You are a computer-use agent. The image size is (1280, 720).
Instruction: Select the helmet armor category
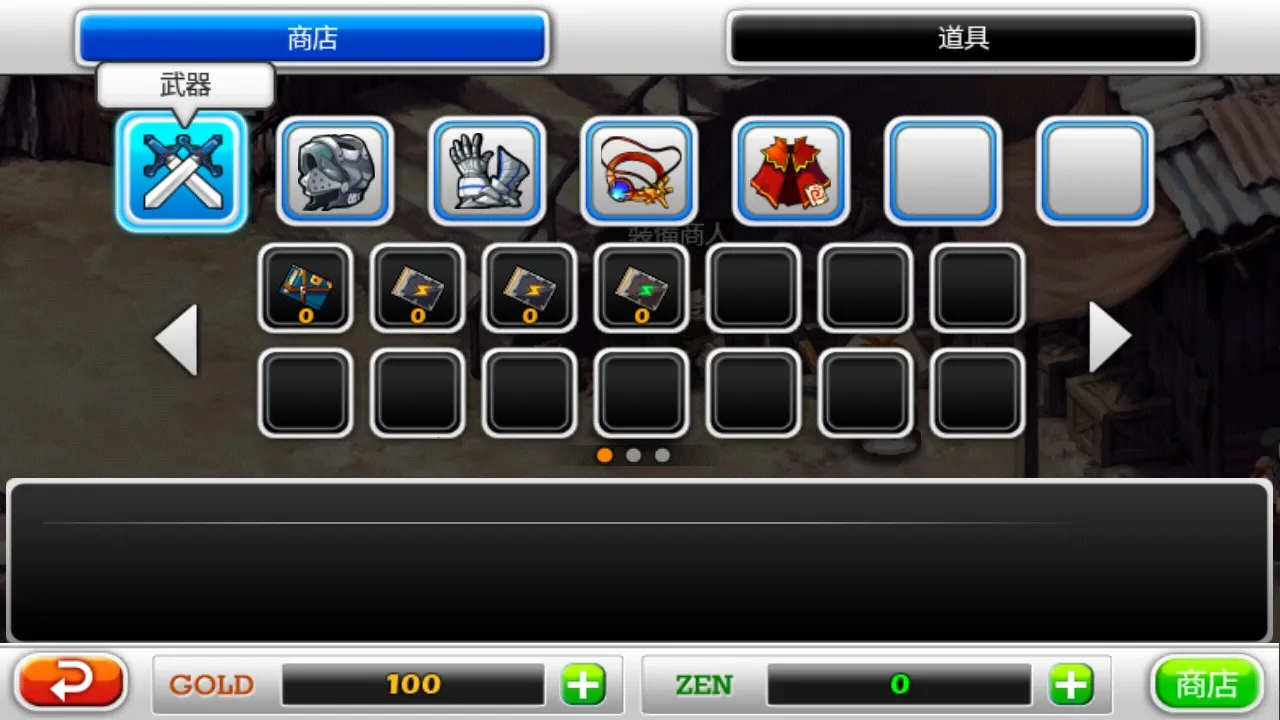coord(335,171)
